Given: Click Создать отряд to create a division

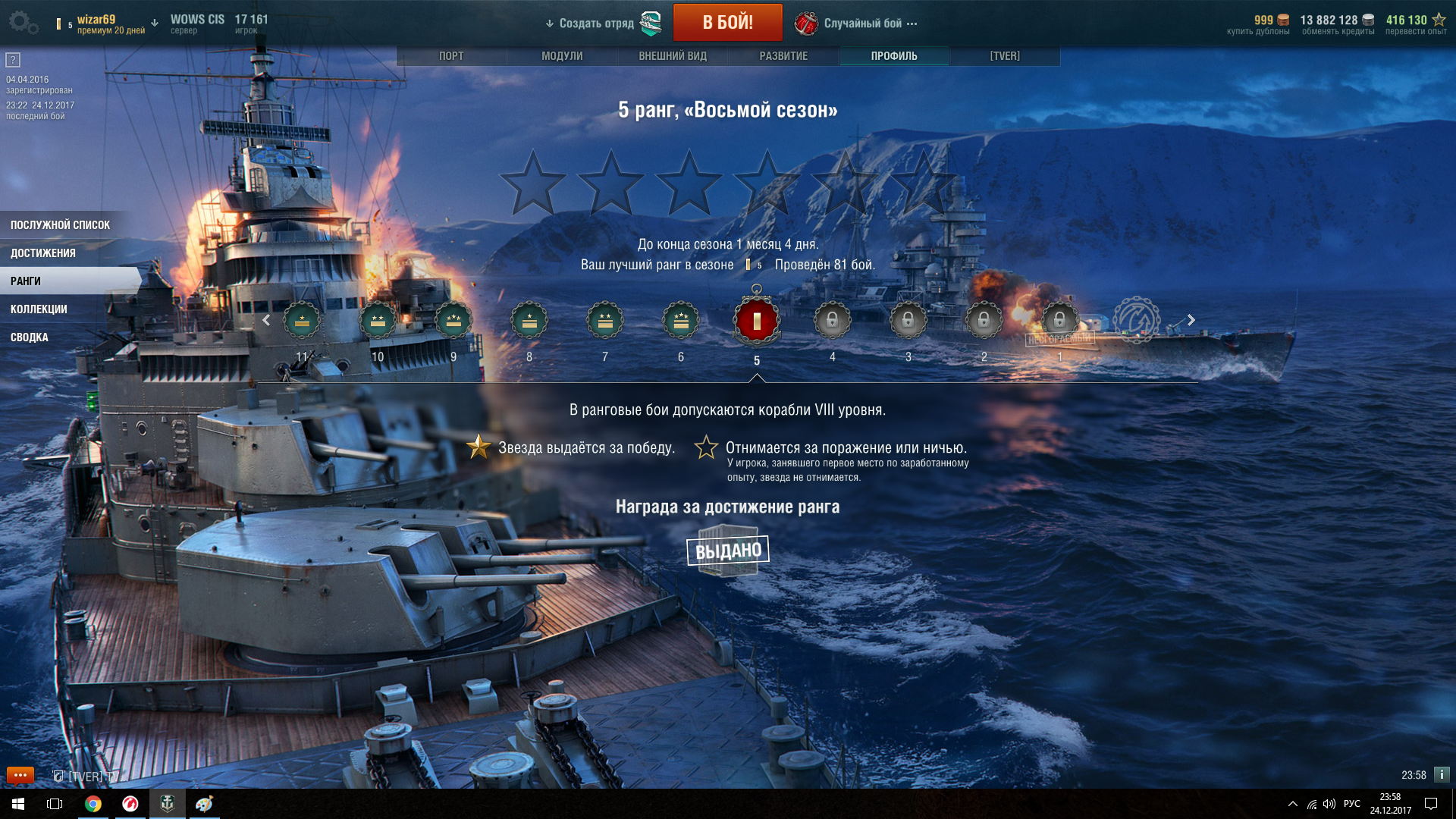Looking at the screenshot, I should coord(596,24).
